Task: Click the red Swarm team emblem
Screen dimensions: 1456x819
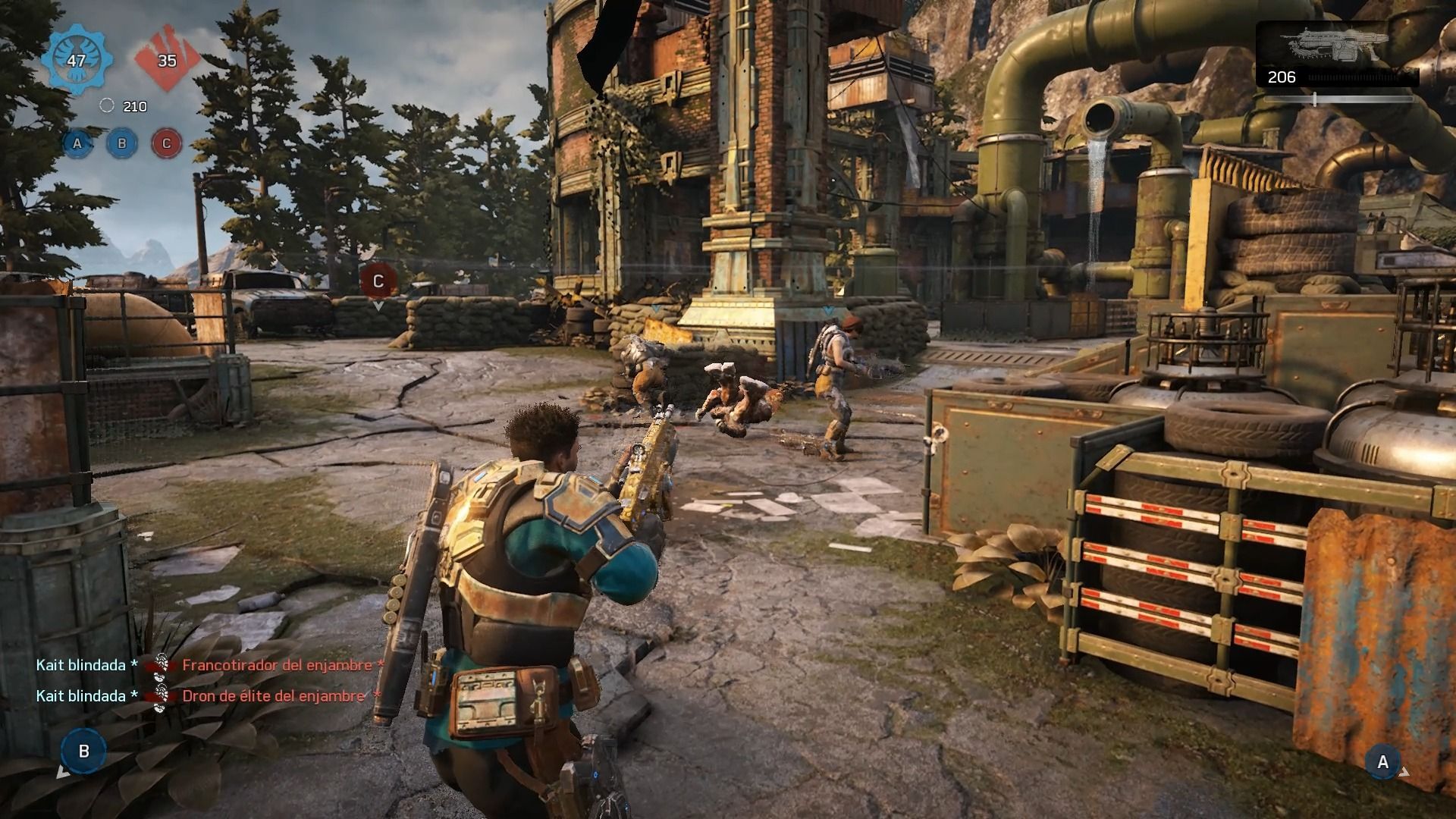Action: (167, 60)
